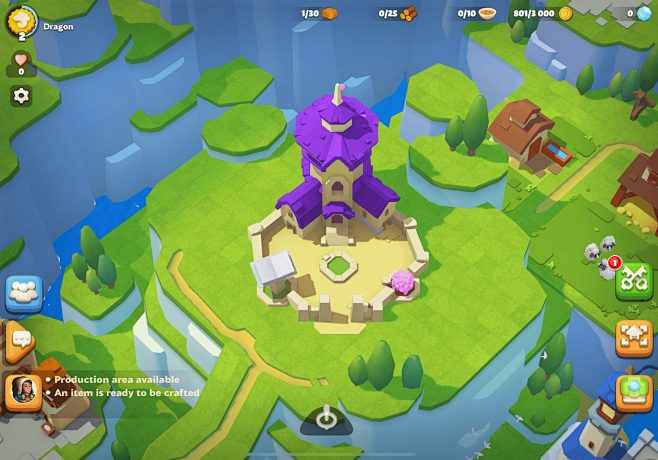This screenshot has width=658, height=460.
Task: Open the friends group button
Action: click(24, 294)
